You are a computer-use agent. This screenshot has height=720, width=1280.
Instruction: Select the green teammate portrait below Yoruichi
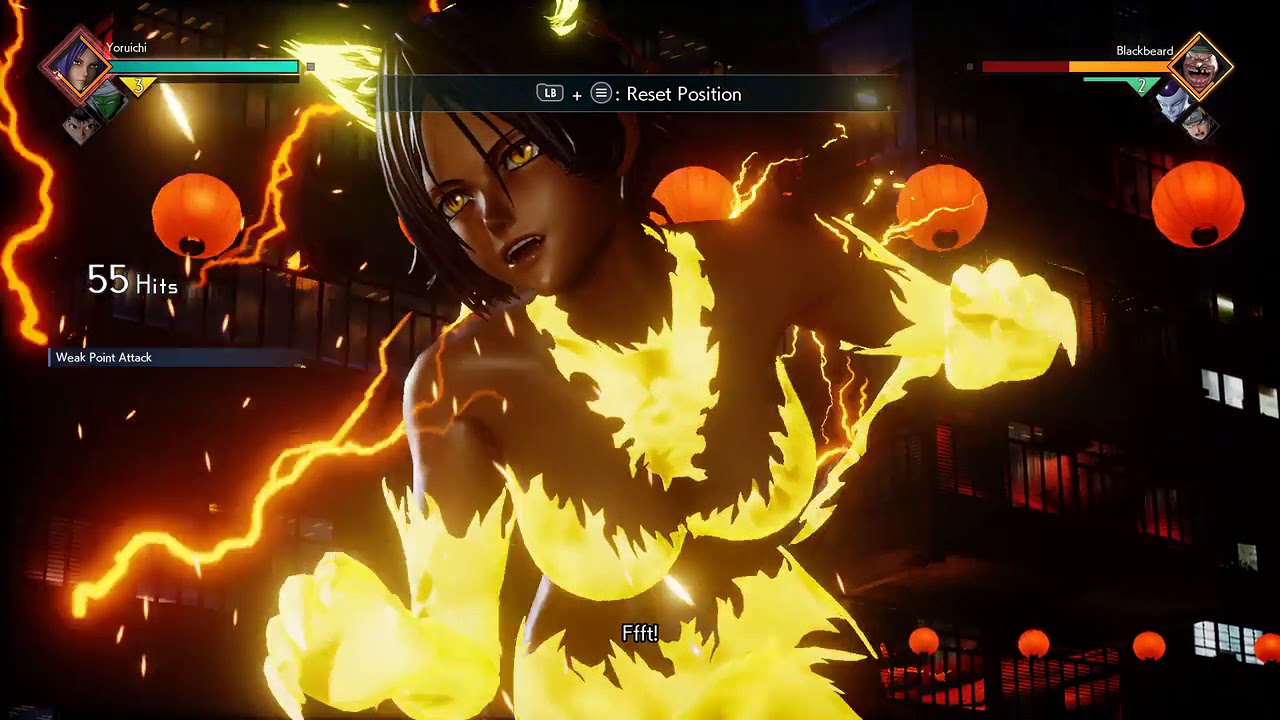(106, 102)
